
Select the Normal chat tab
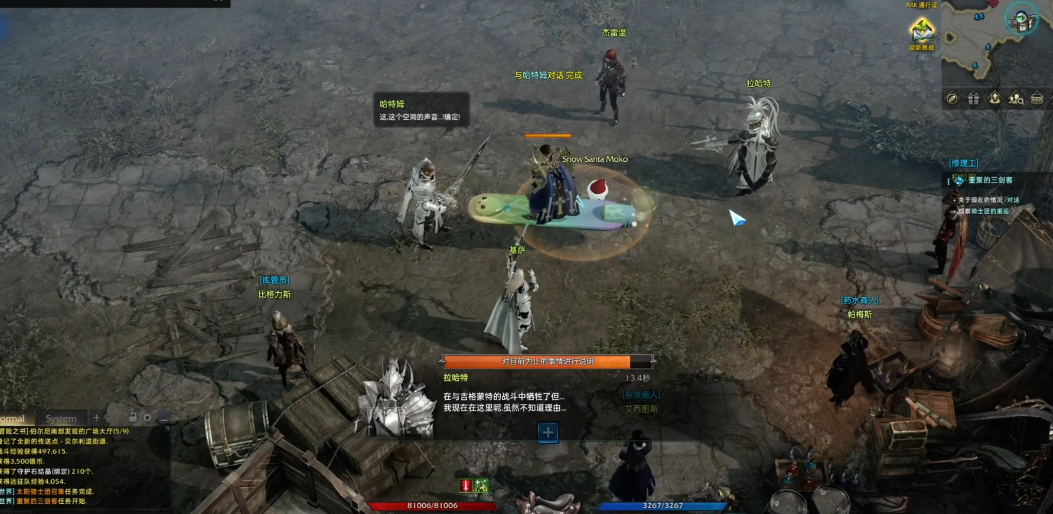[12, 418]
